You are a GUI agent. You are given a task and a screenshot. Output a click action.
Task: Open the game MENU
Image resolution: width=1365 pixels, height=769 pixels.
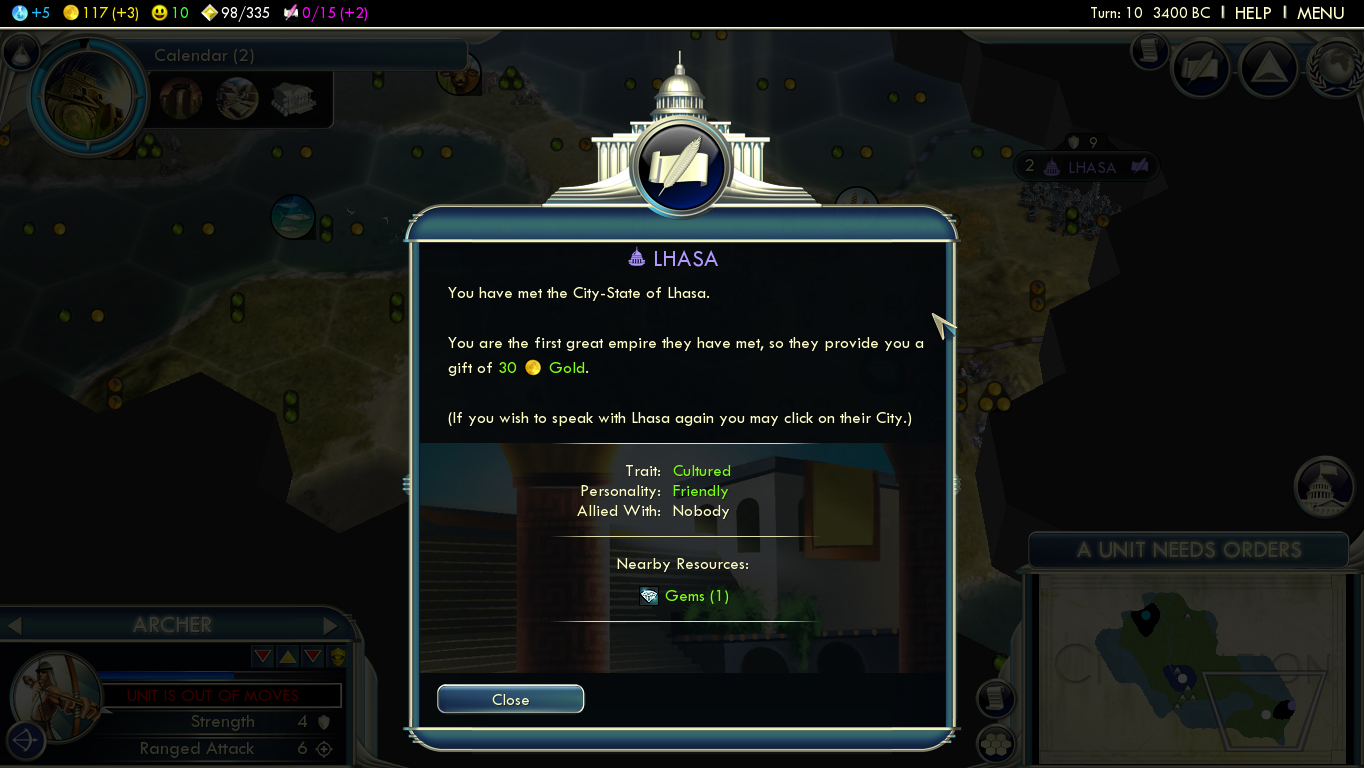coord(1320,13)
